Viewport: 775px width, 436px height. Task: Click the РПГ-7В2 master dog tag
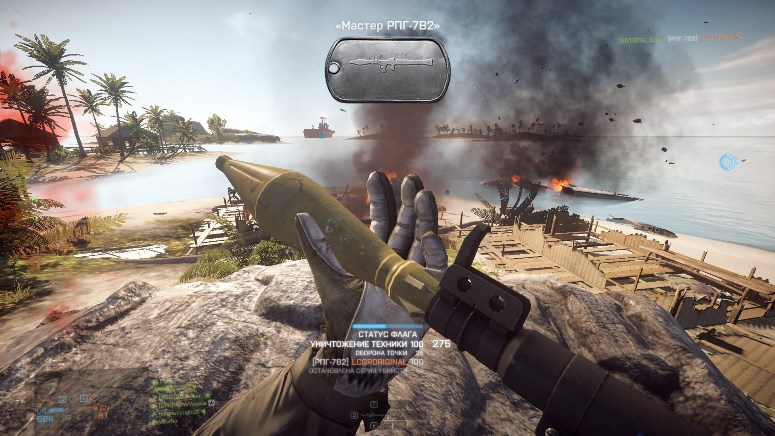pos(387,68)
